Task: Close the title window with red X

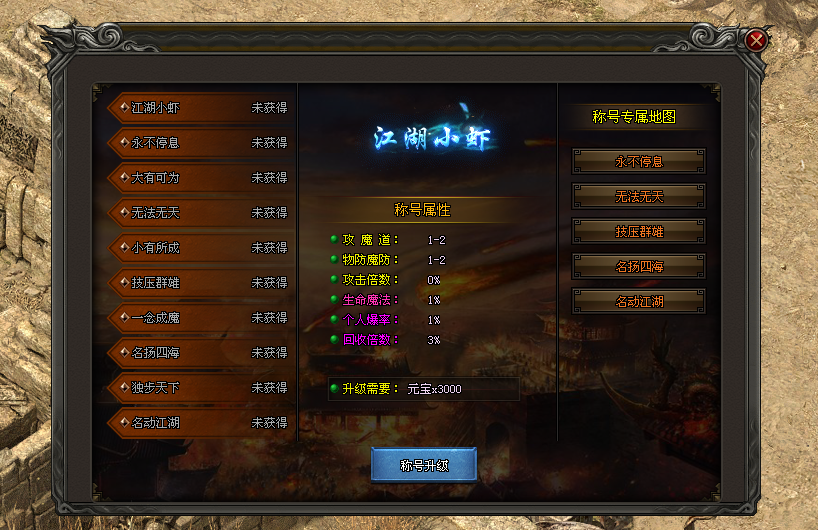Action: [x=757, y=40]
